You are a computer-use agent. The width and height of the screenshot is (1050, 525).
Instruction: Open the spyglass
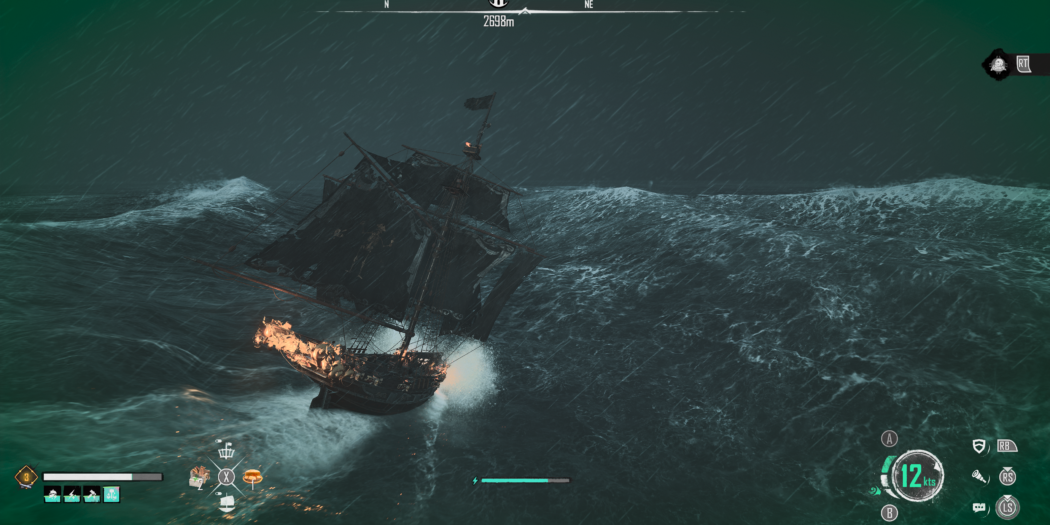(979, 478)
